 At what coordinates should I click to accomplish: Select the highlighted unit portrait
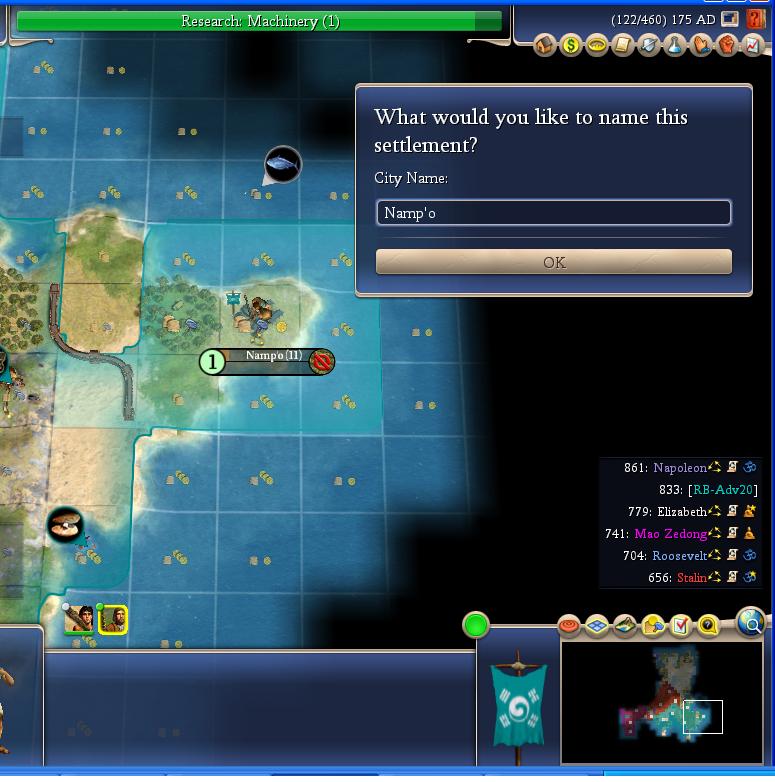[x=113, y=620]
